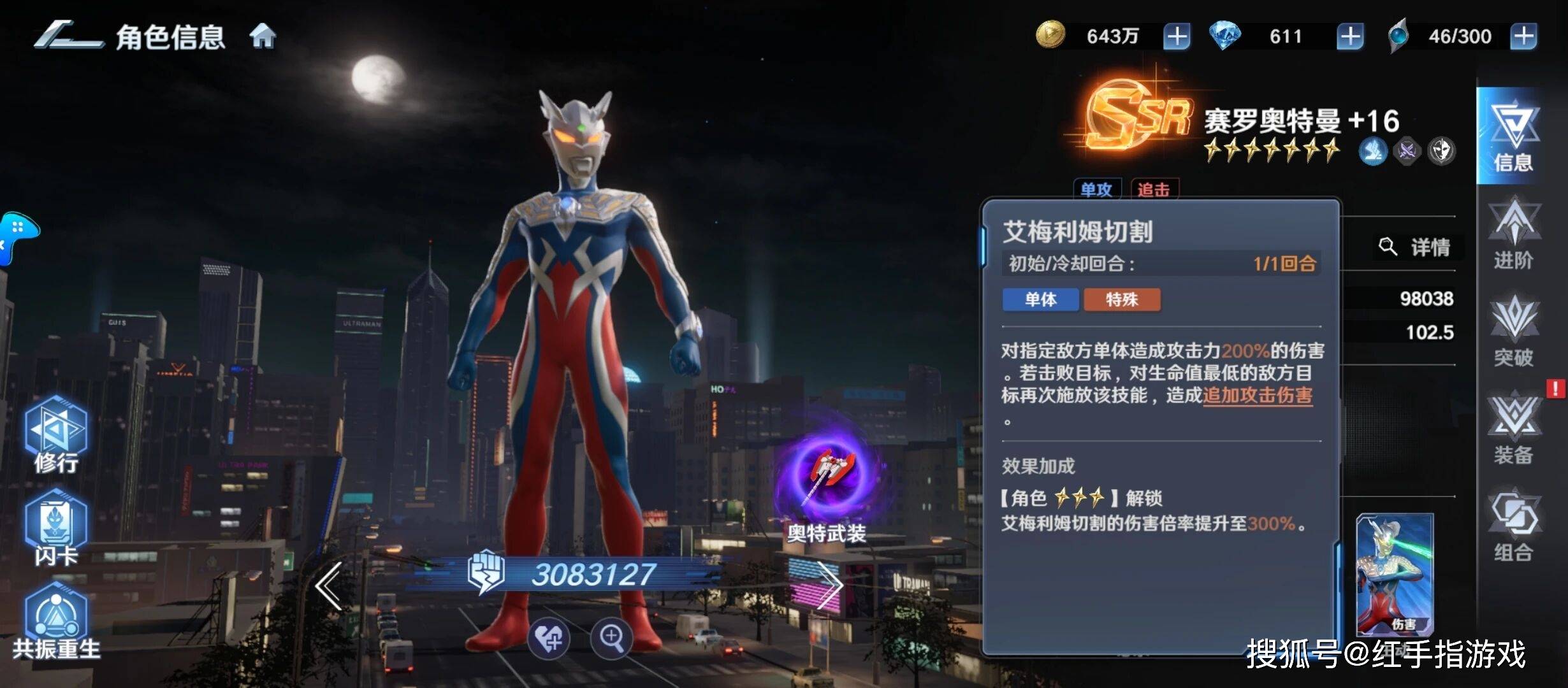Viewport: 1568px width, 688px height.
Task: Add more blue diamonds
Action: [x=1349, y=36]
